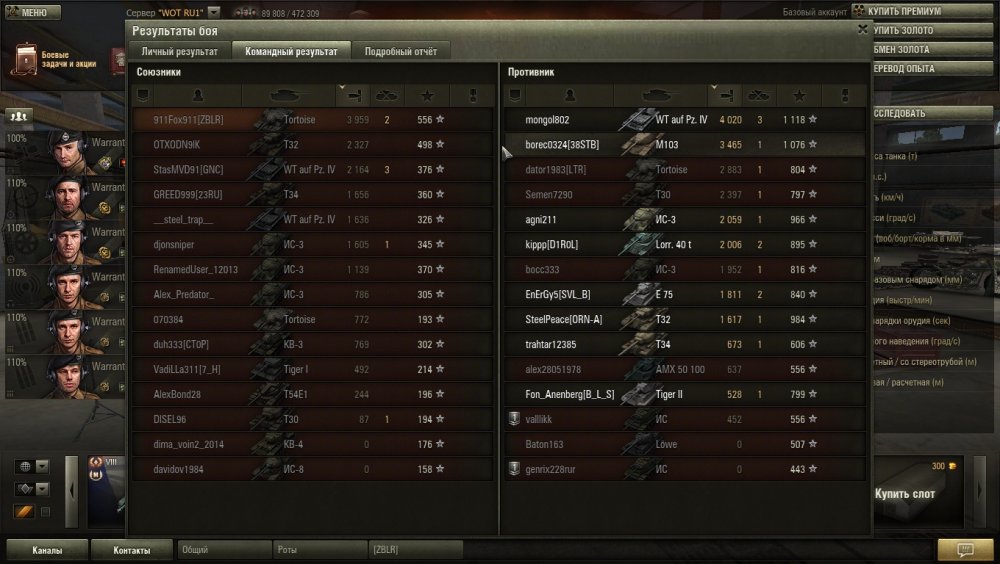Open the Роты chat tab

(x=319, y=550)
